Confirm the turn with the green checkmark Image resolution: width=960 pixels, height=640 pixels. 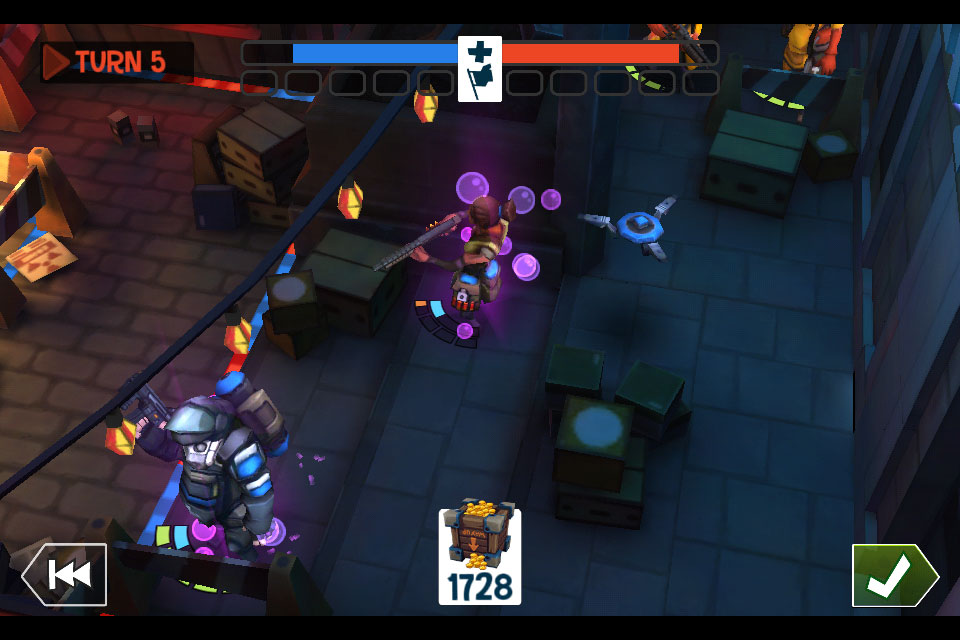(x=892, y=575)
